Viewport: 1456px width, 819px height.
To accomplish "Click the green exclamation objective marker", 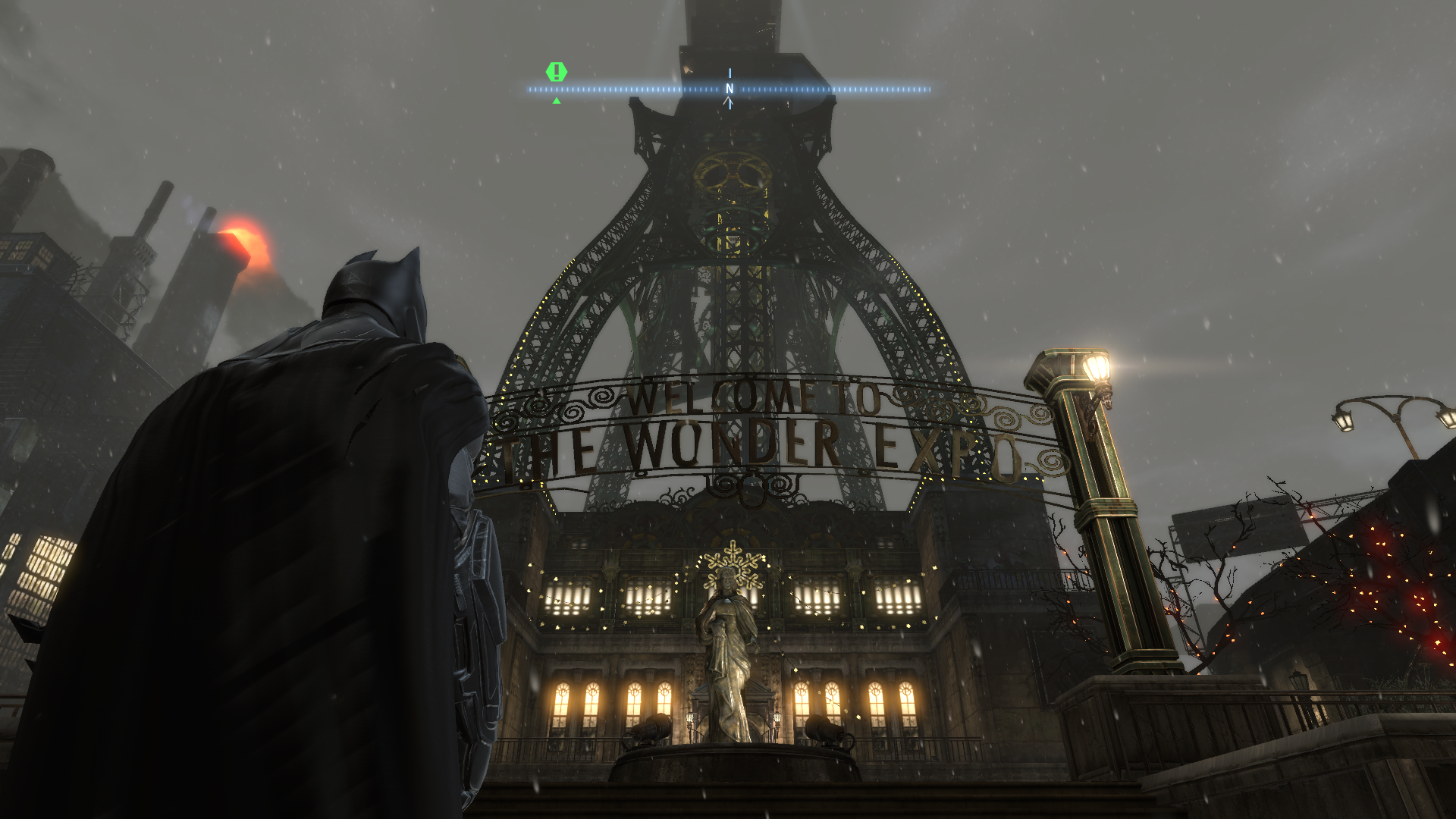I will tap(557, 73).
